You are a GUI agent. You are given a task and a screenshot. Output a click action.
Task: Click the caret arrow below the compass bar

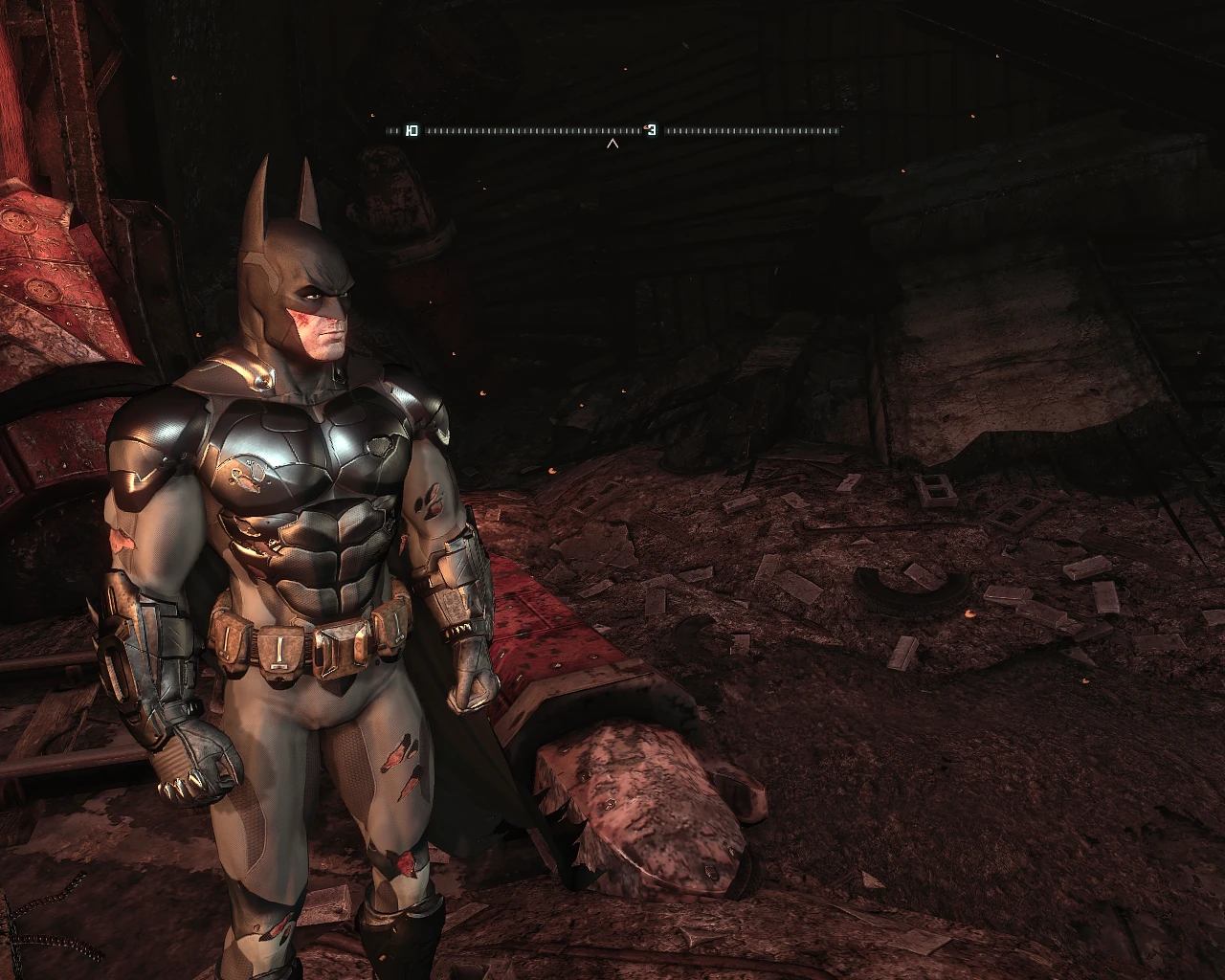point(612,142)
